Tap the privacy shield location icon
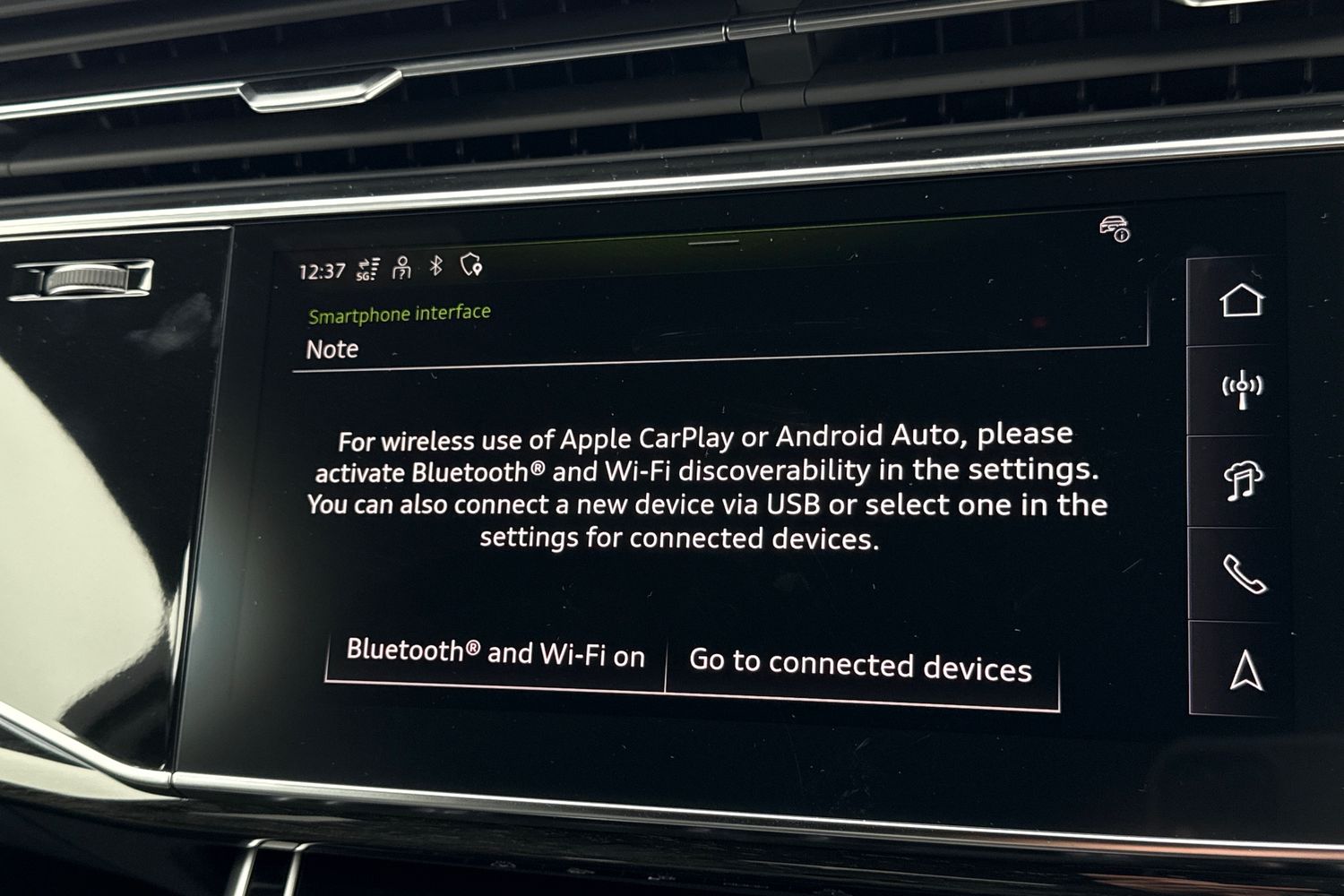 pyautogui.click(x=470, y=266)
